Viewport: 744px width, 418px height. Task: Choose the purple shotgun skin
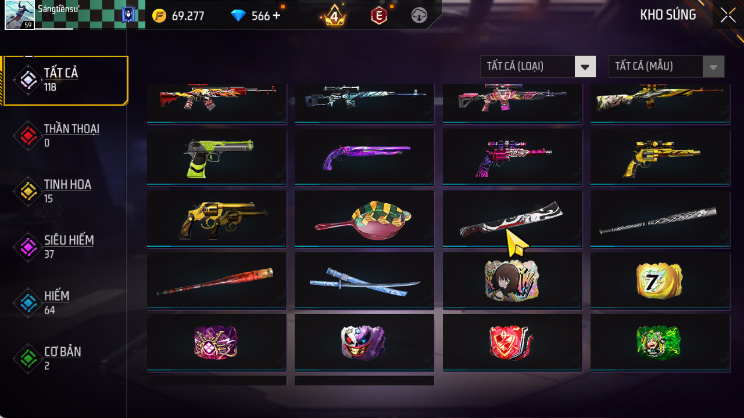pyautogui.click(x=366, y=156)
